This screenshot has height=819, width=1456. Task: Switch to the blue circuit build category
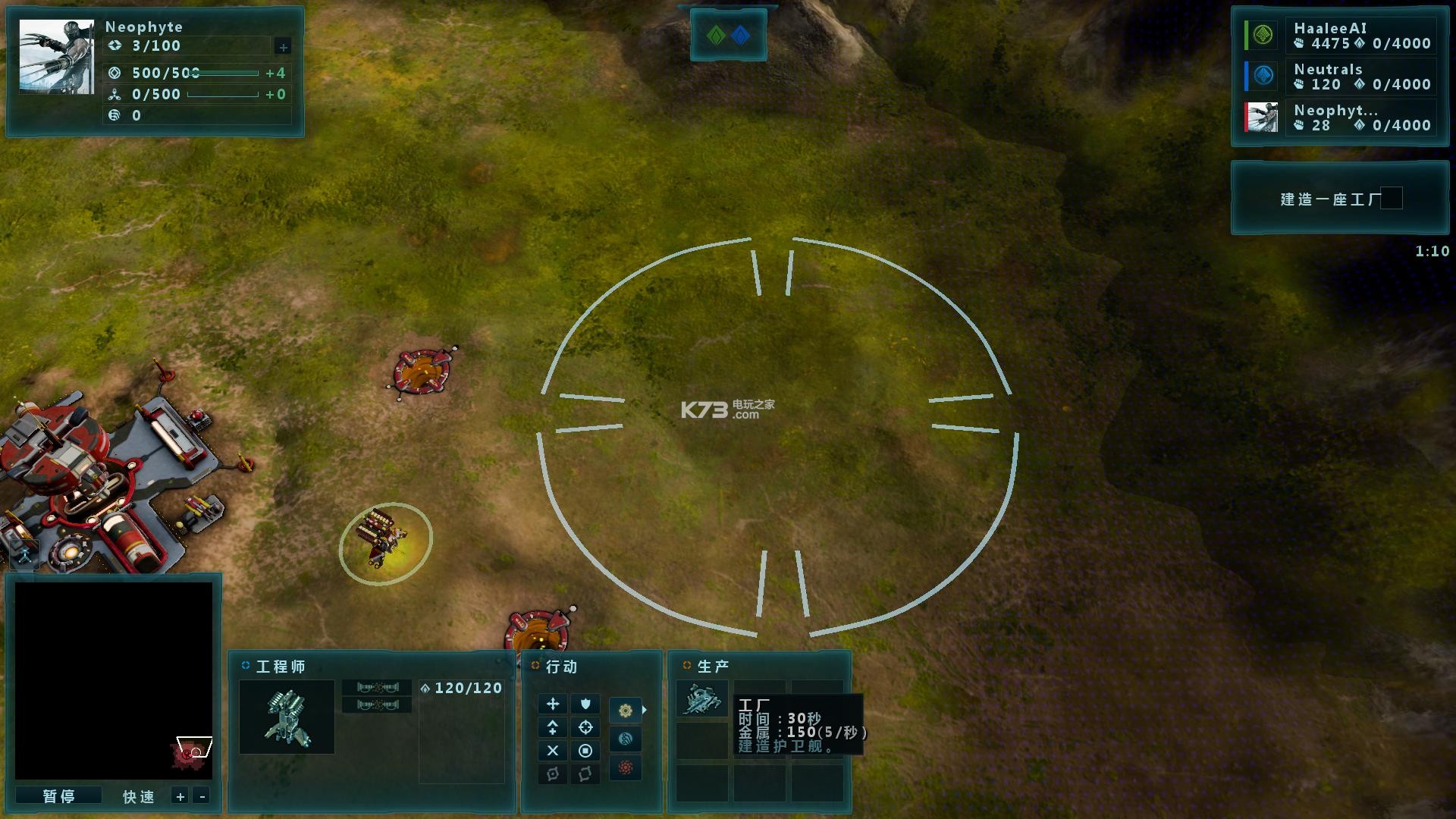coord(626,739)
